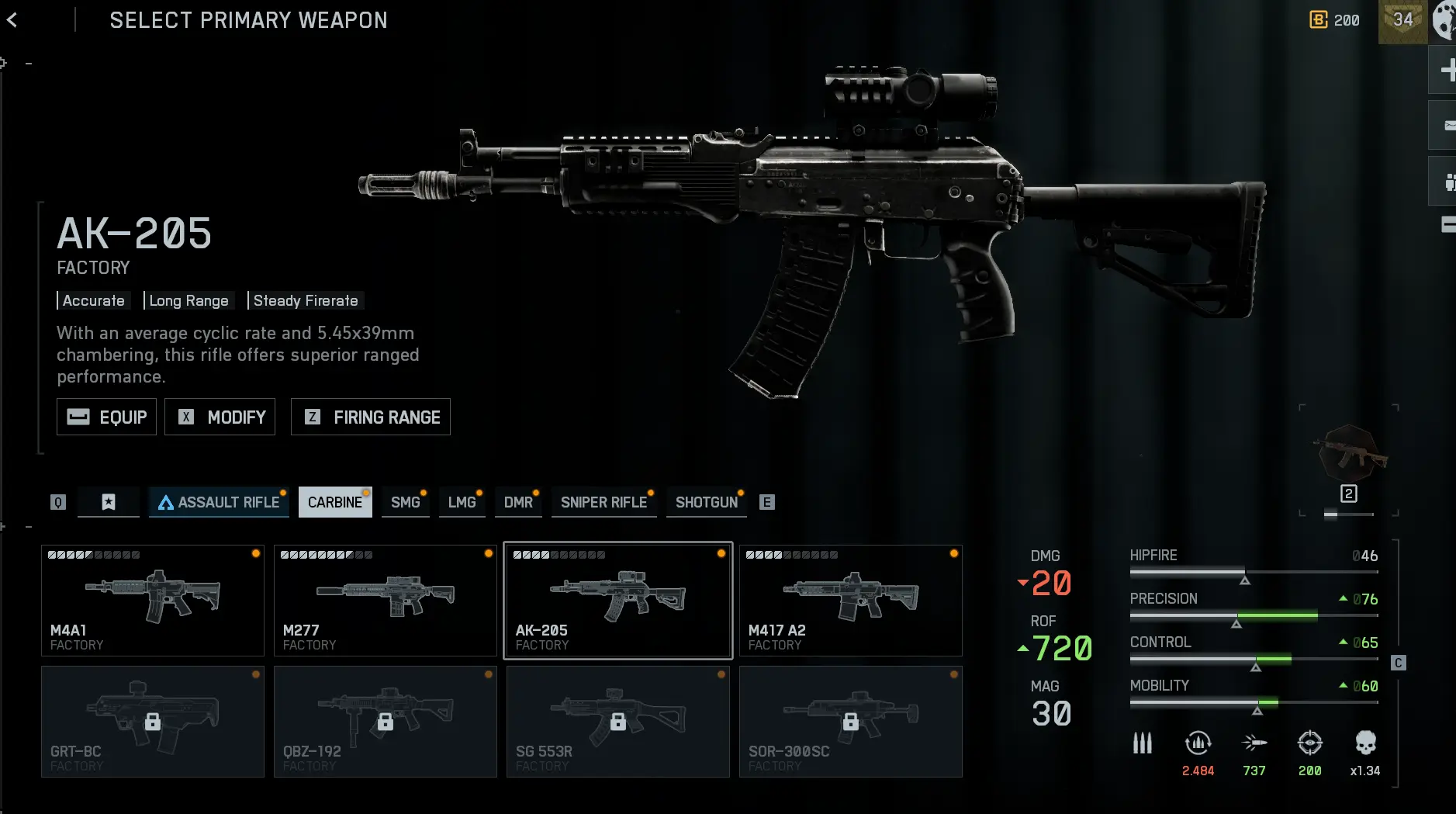Show the LMG weapon category
The width and height of the screenshot is (1456, 814).
(x=462, y=502)
